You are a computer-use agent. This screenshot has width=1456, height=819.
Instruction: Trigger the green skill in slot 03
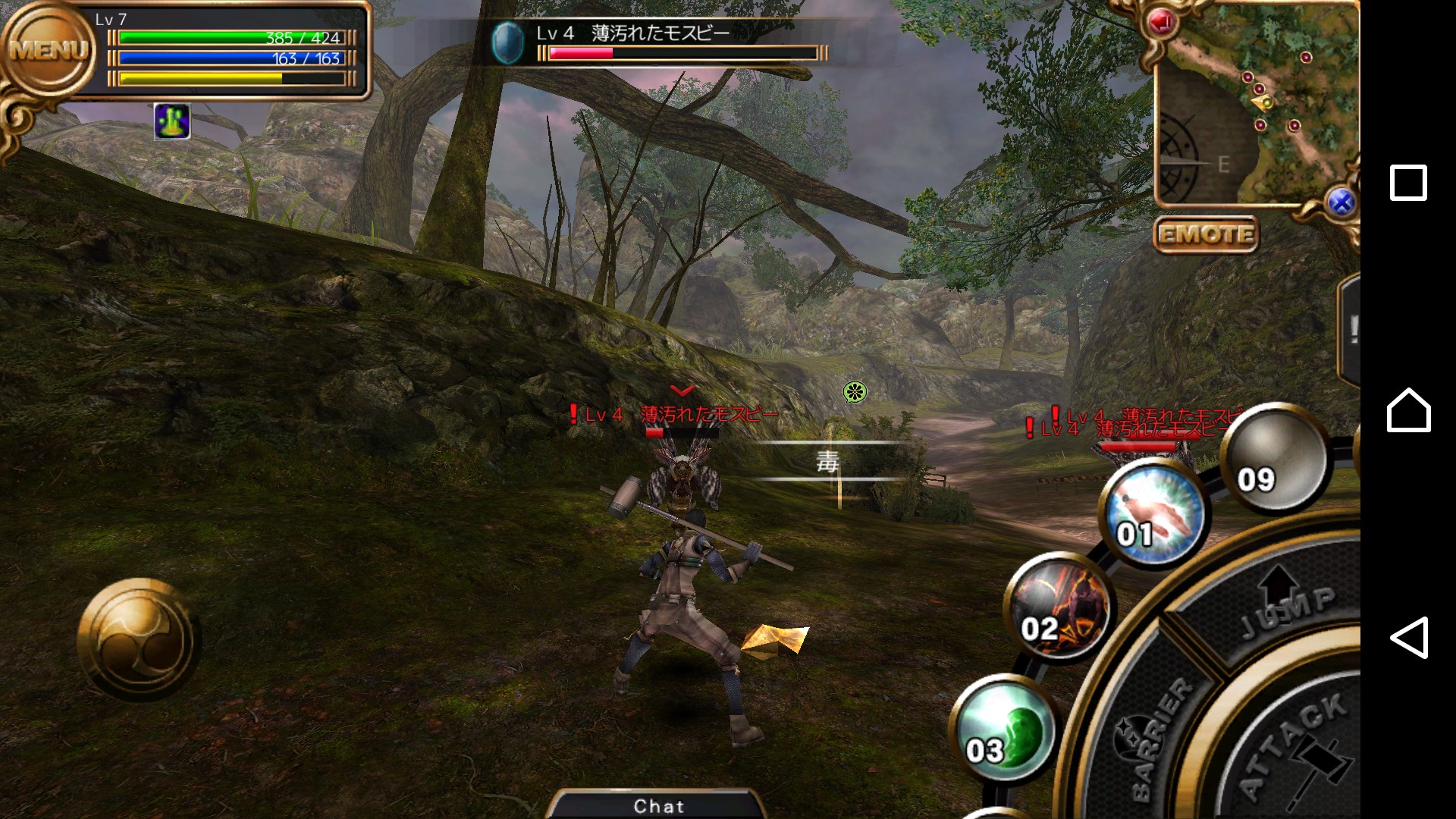pyautogui.click(x=1003, y=730)
